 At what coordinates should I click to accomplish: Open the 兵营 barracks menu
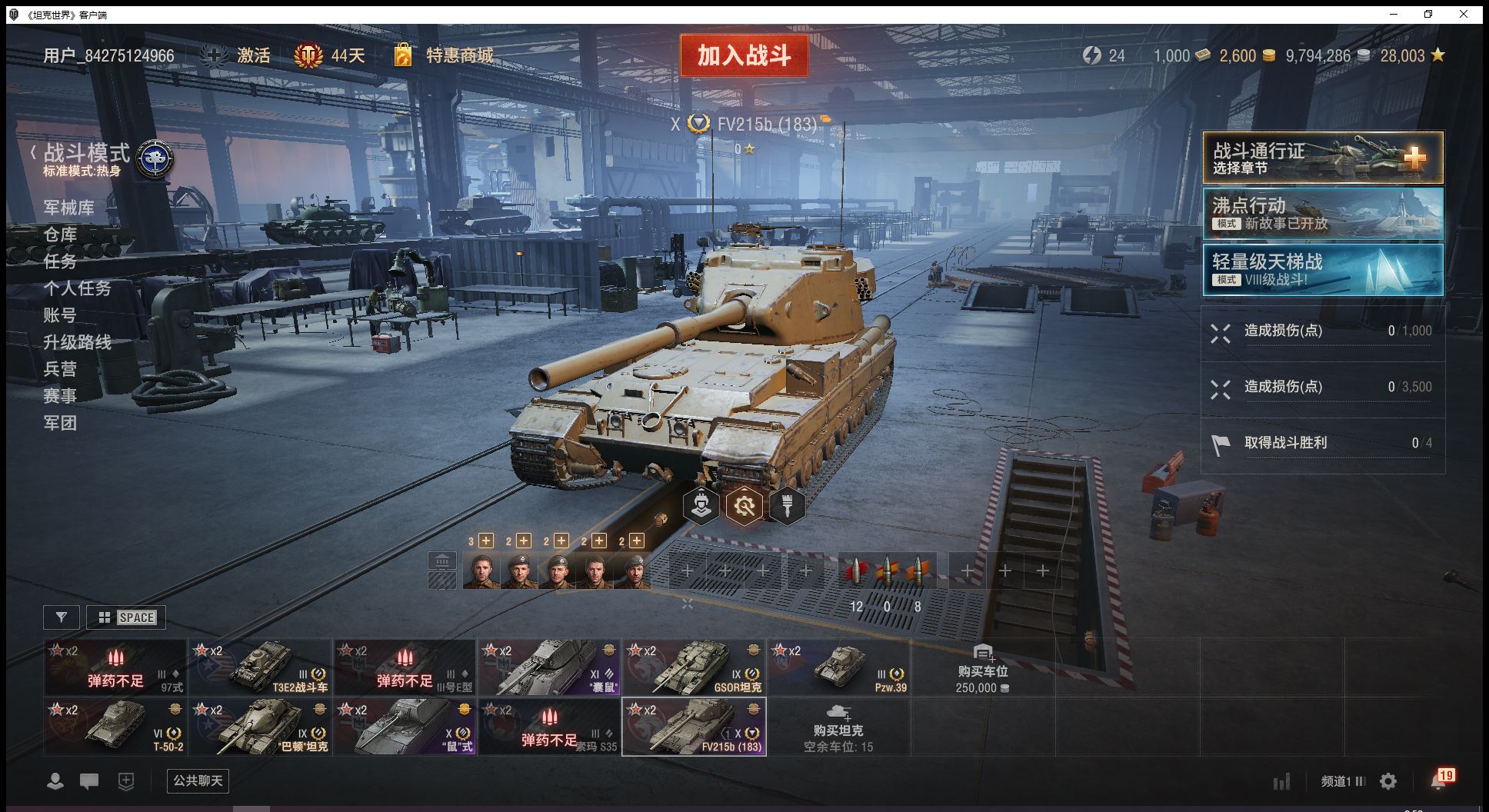click(60, 369)
